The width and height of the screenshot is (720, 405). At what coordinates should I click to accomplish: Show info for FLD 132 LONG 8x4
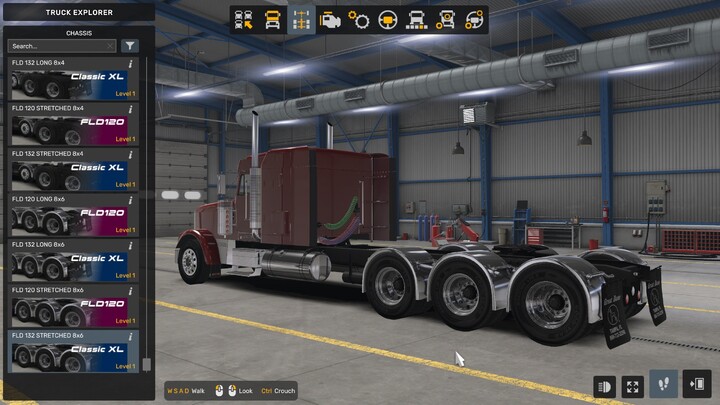coord(131,63)
